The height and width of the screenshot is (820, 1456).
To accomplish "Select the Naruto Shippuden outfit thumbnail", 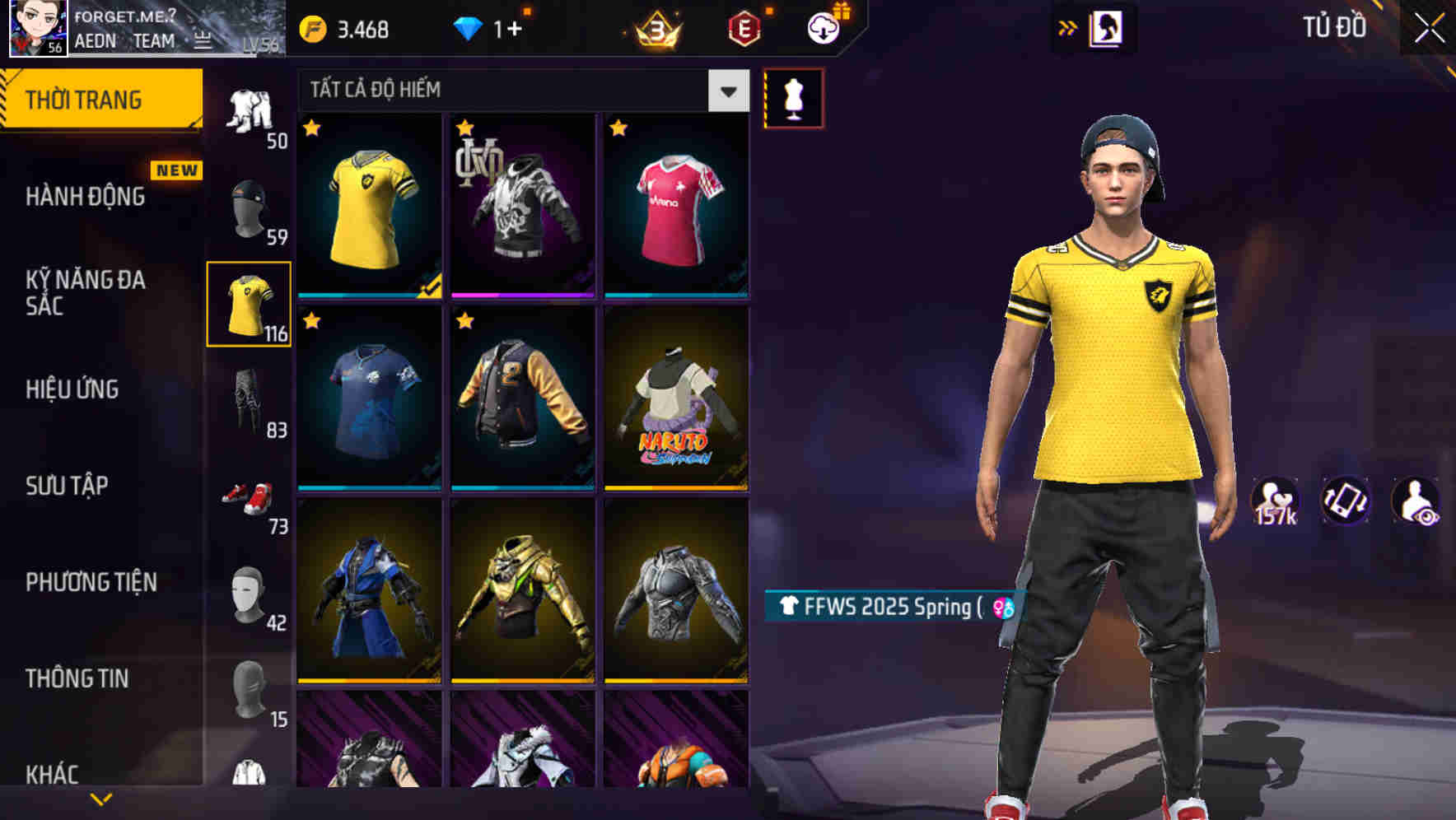I will coord(675,401).
